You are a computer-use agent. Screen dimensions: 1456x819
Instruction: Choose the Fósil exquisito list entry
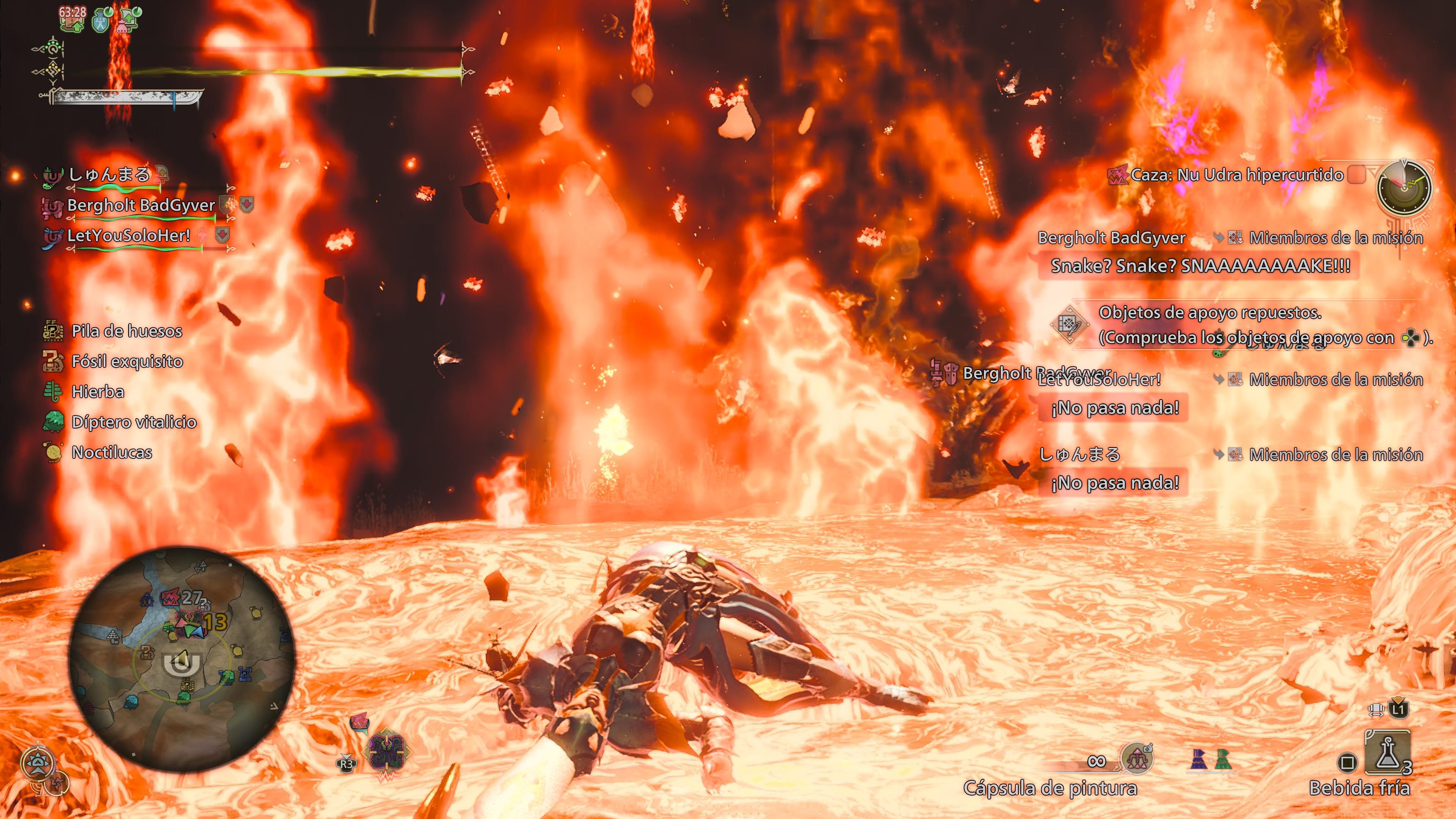[127, 362]
